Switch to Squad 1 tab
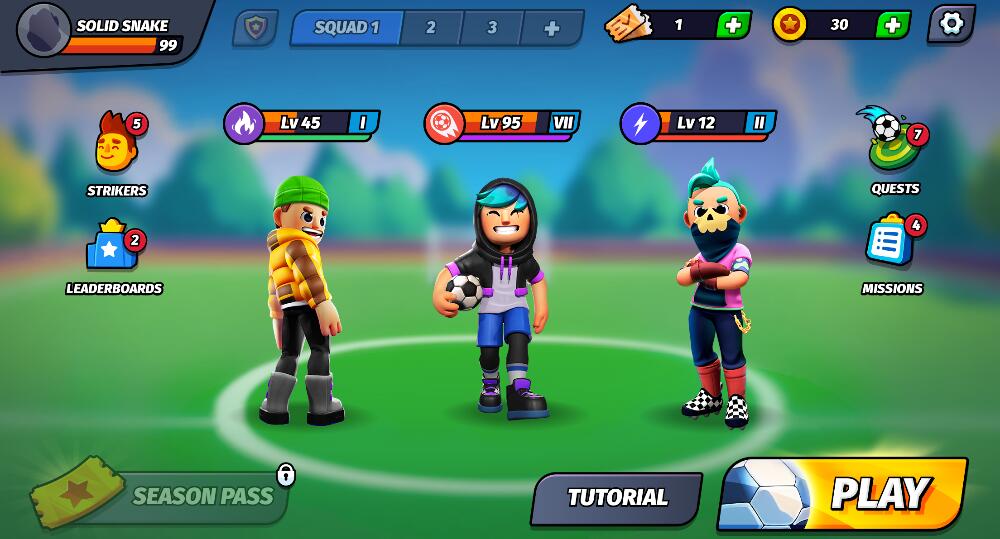 coord(347,28)
